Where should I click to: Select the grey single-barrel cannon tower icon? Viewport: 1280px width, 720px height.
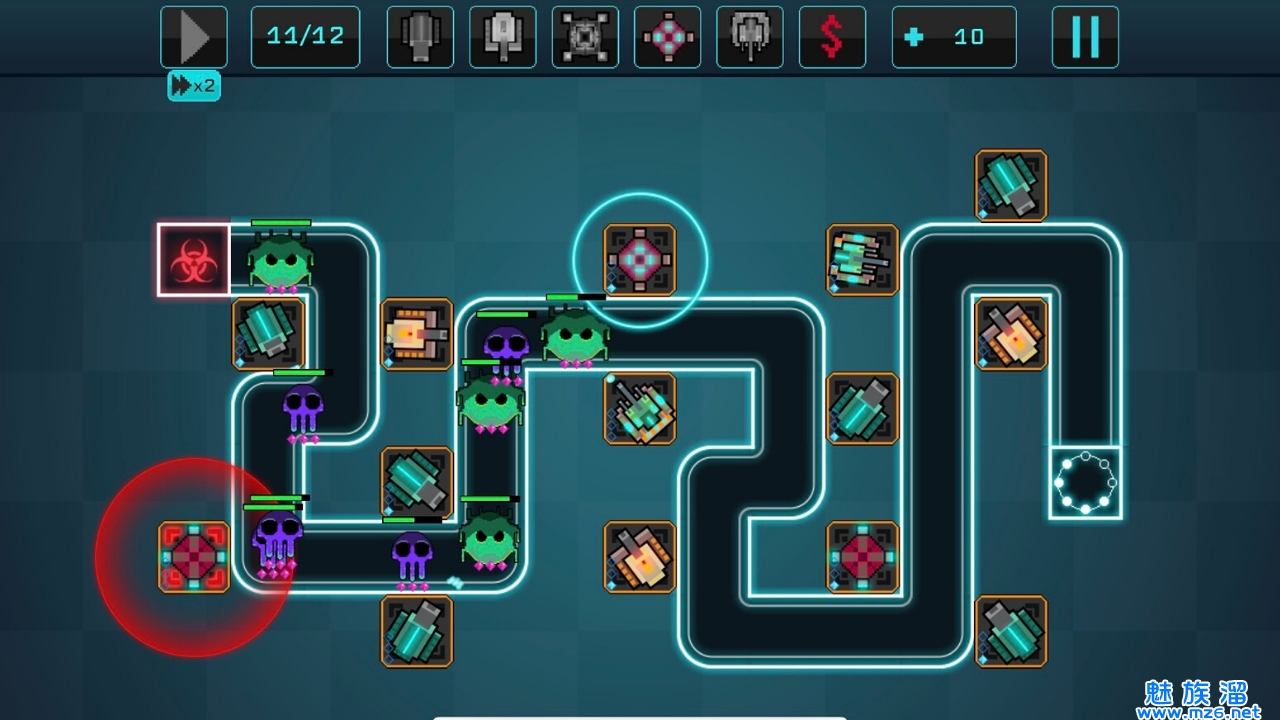[420, 37]
